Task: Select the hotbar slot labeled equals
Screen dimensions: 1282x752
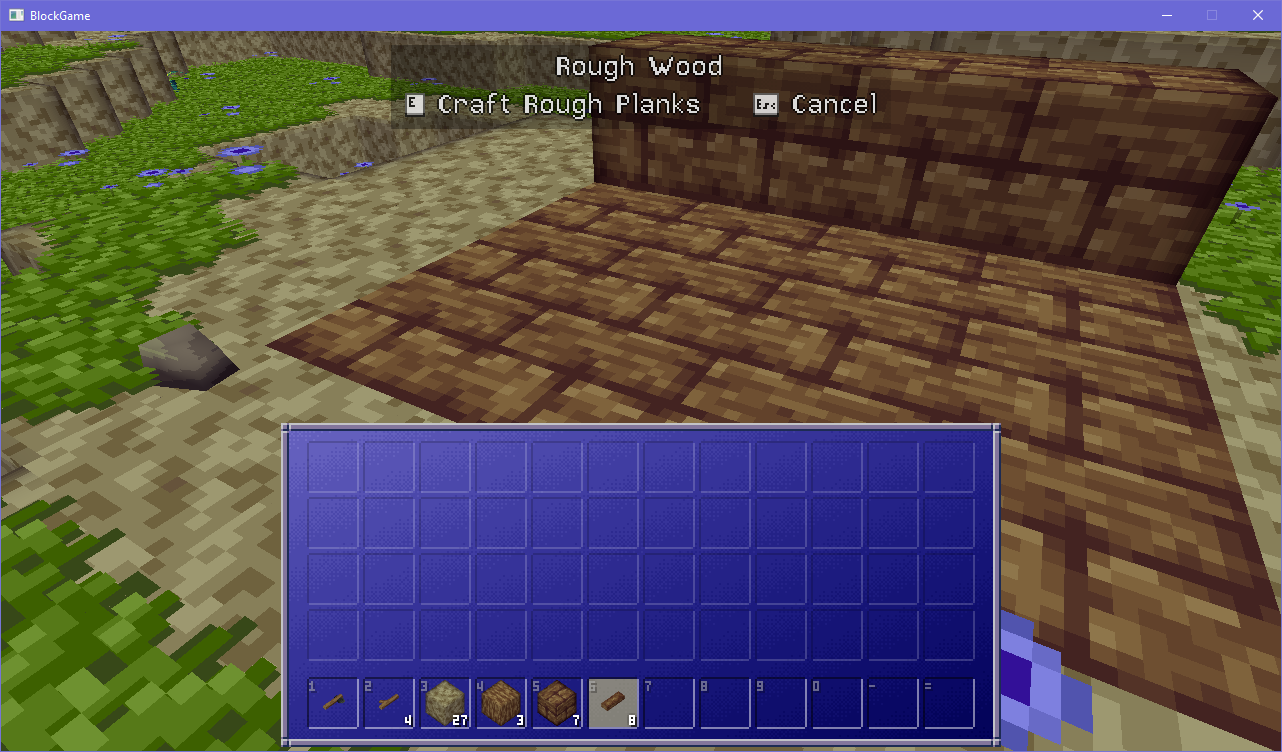Action: click(x=948, y=703)
